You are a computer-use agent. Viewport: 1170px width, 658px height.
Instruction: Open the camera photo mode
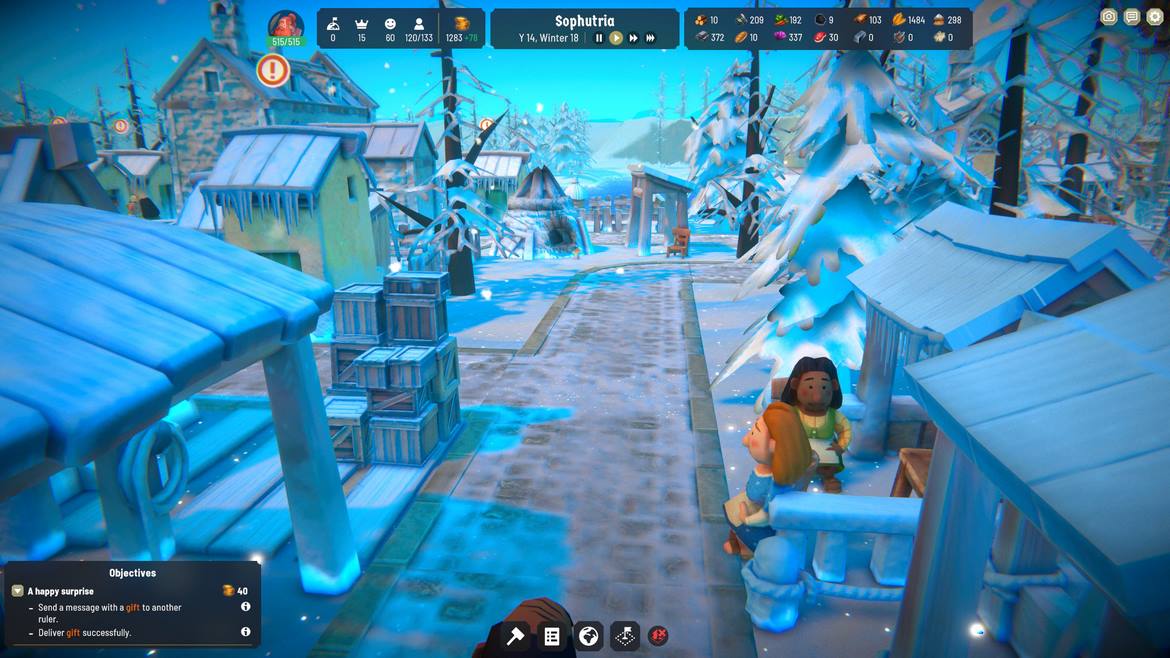[x=1108, y=17]
